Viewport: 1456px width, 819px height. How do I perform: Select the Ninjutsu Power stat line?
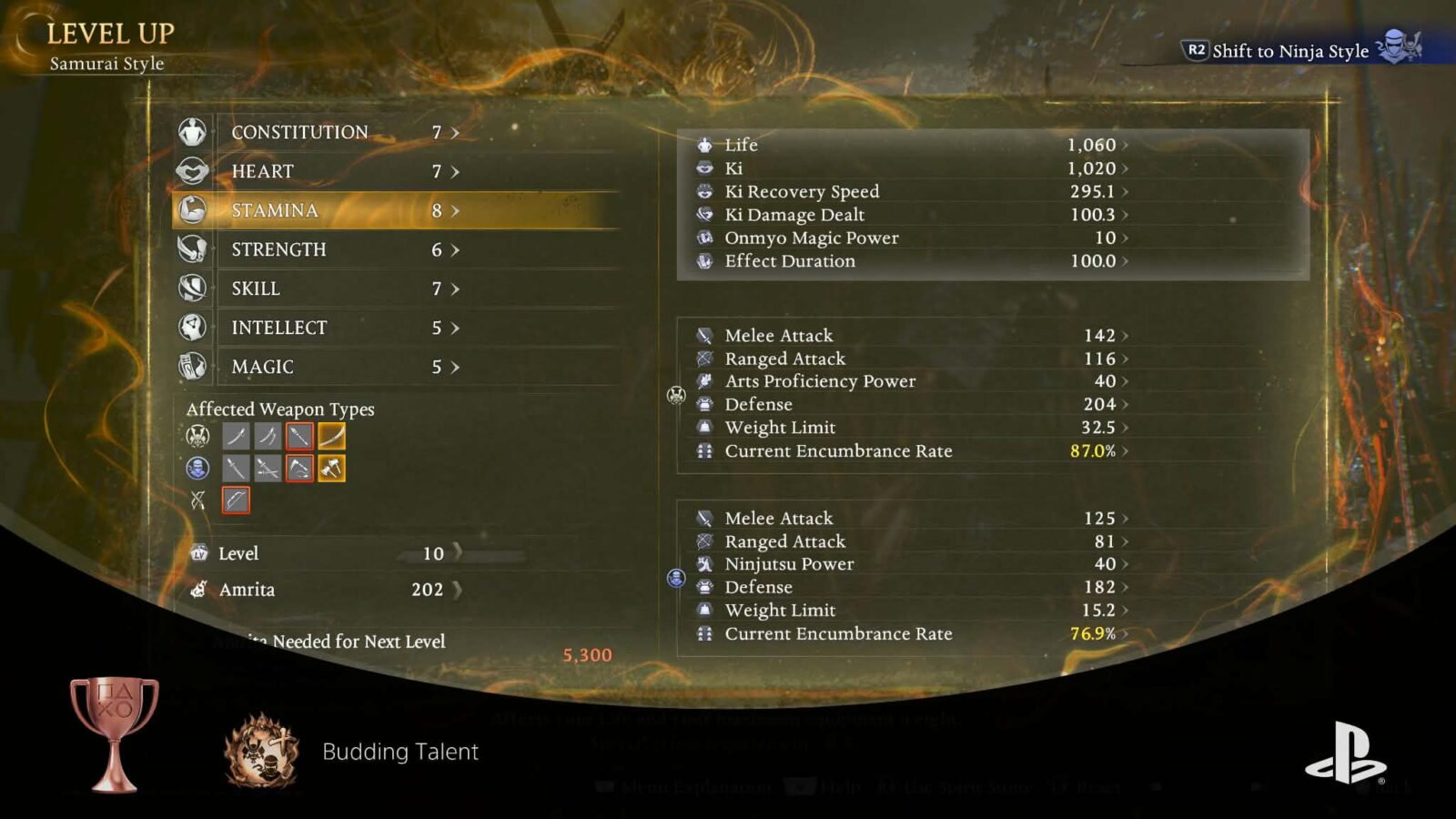910,564
